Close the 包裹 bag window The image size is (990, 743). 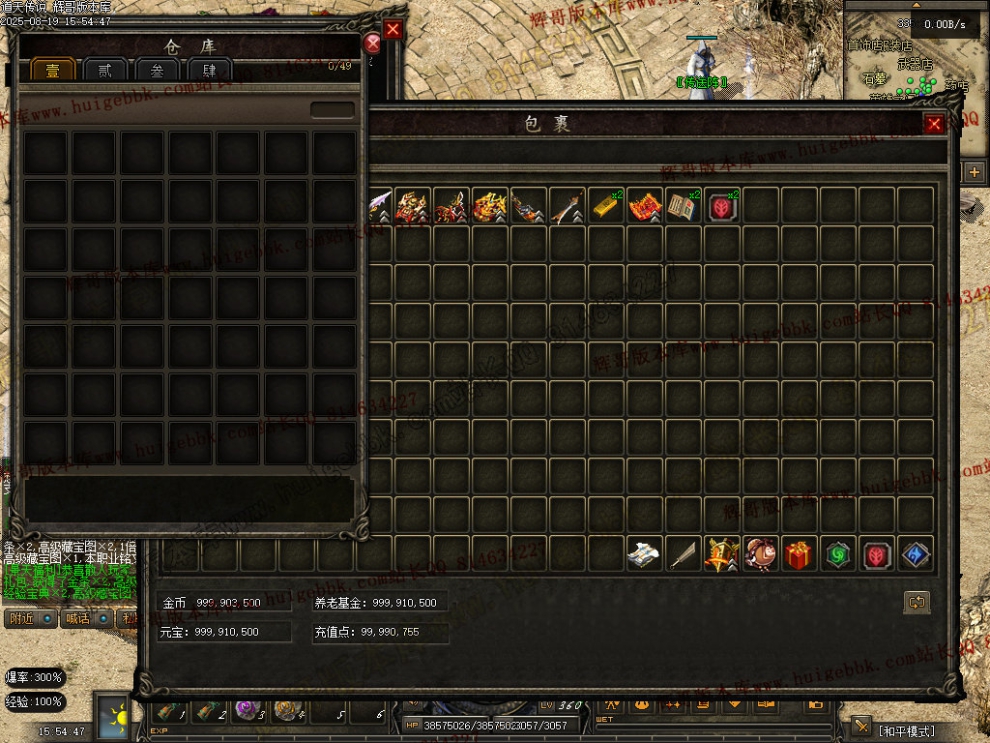934,124
